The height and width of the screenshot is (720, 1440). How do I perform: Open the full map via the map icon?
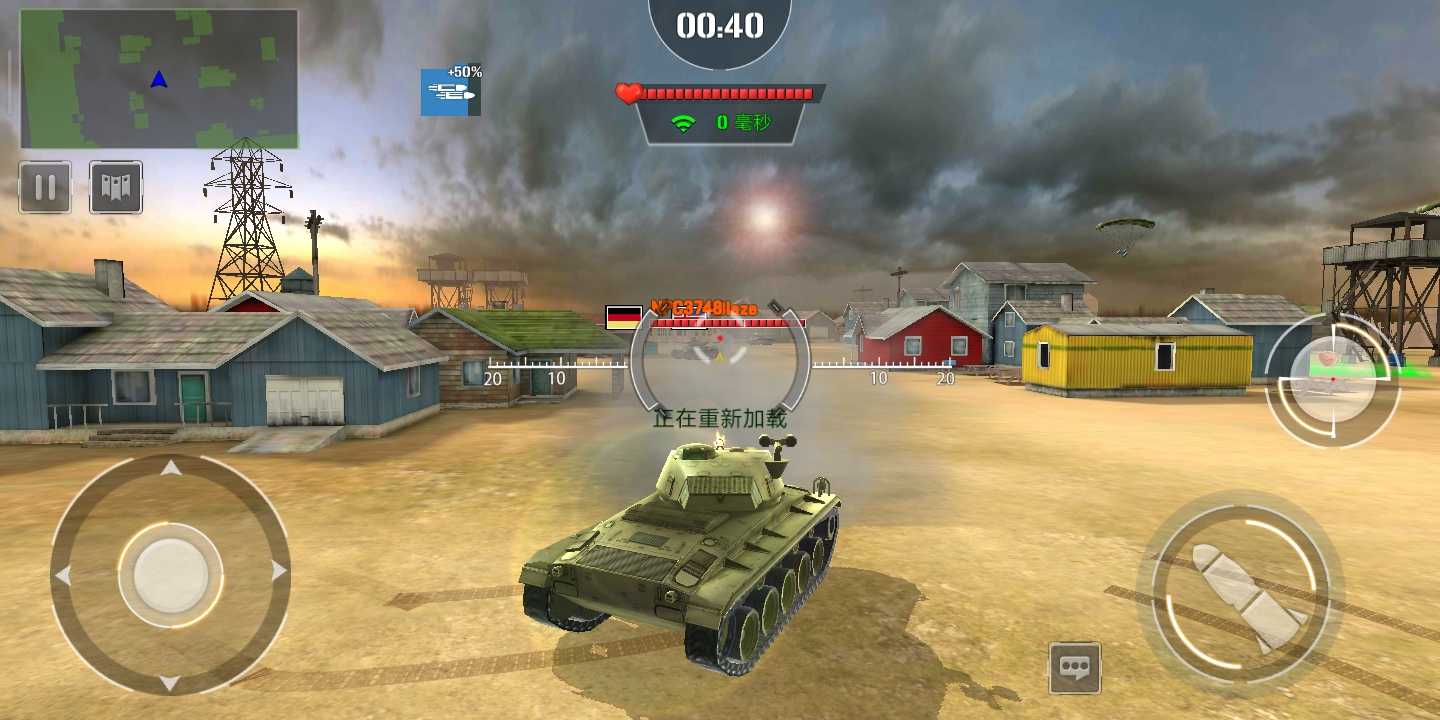115,186
